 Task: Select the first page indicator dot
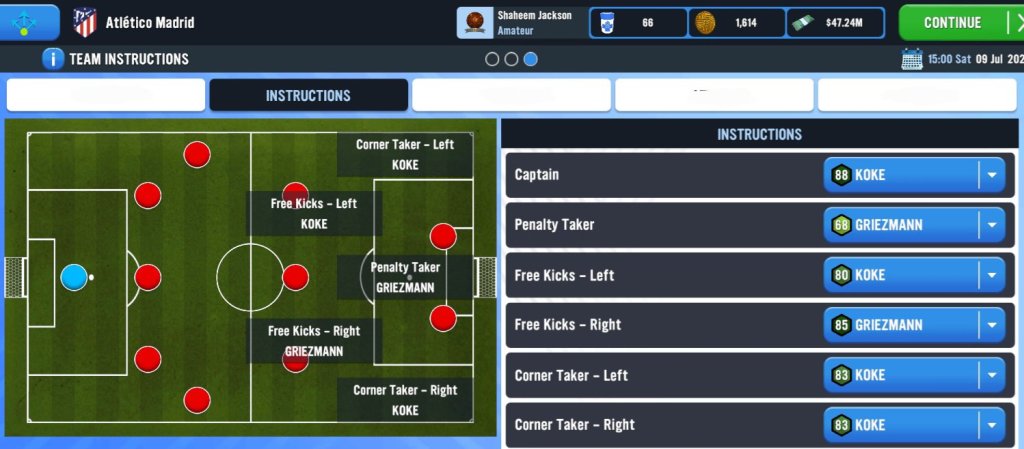point(492,59)
